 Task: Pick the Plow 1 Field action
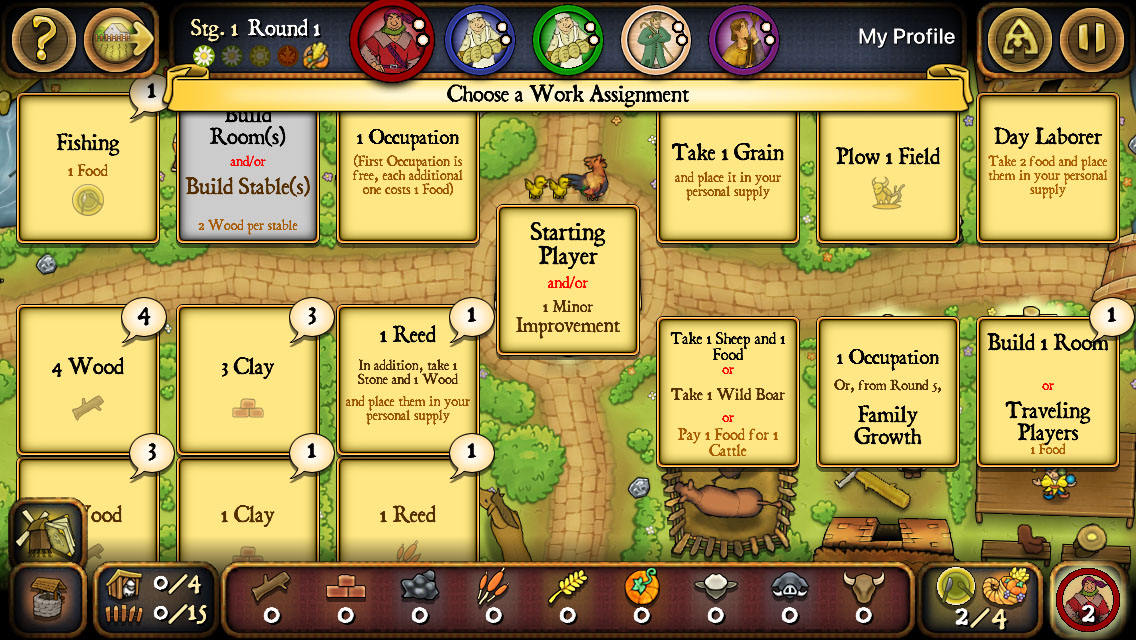(x=888, y=172)
